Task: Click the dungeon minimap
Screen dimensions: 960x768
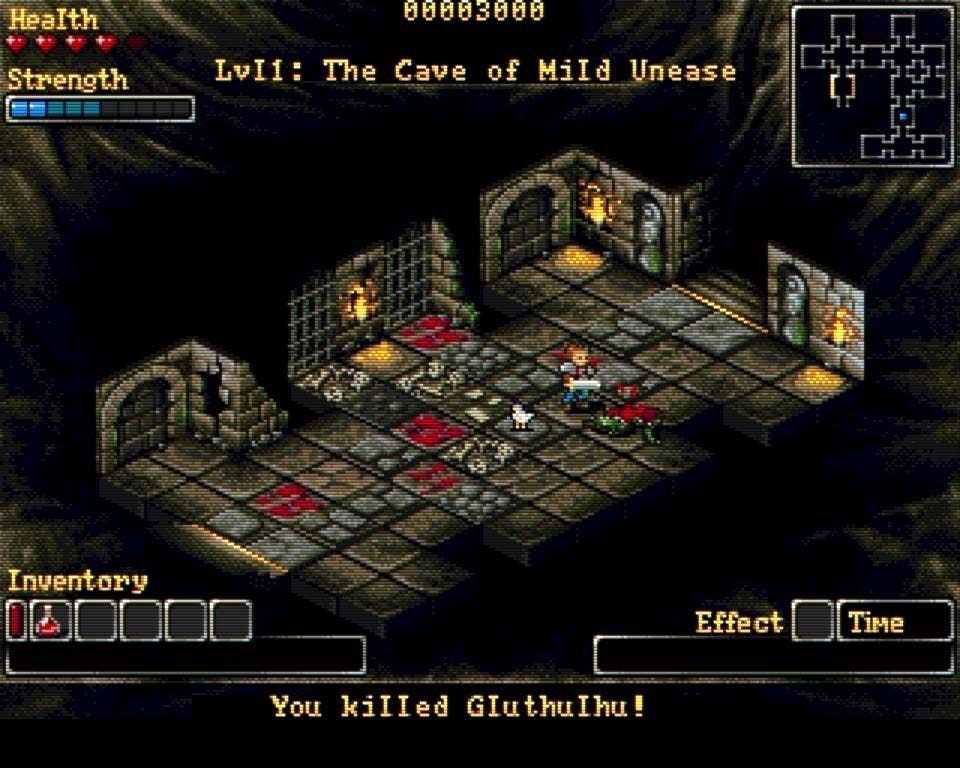Action: click(872, 86)
